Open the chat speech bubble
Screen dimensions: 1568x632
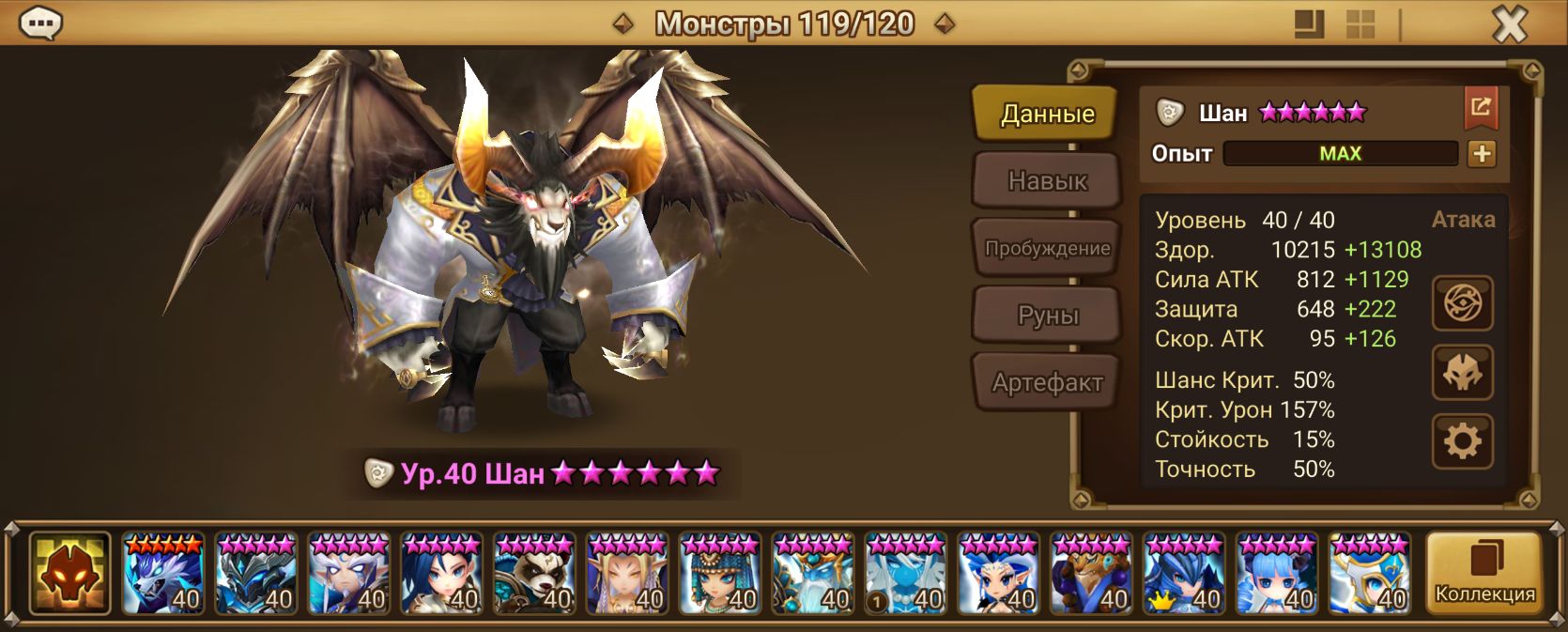[x=40, y=23]
